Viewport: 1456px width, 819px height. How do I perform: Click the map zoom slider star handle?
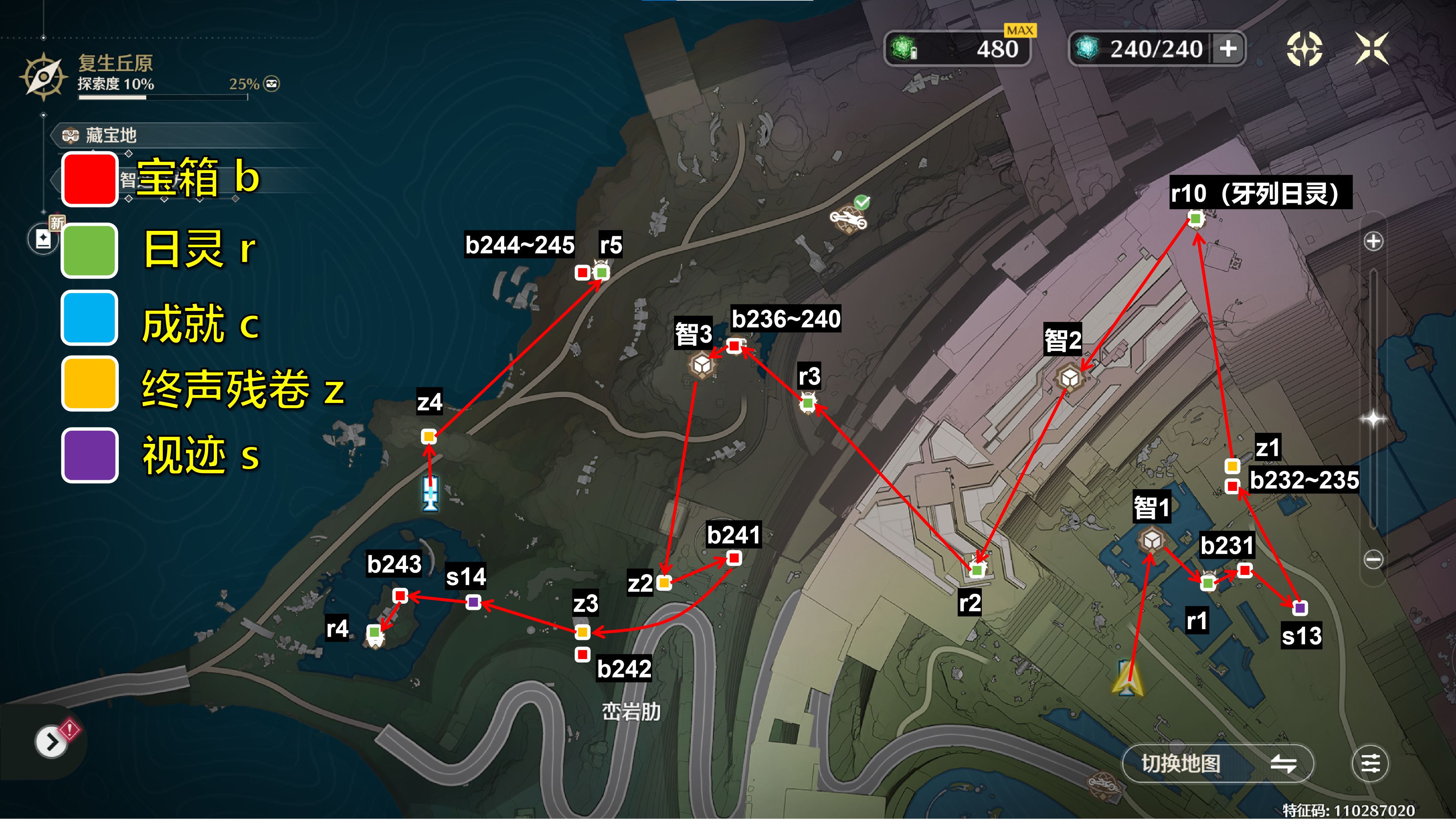[1374, 418]
